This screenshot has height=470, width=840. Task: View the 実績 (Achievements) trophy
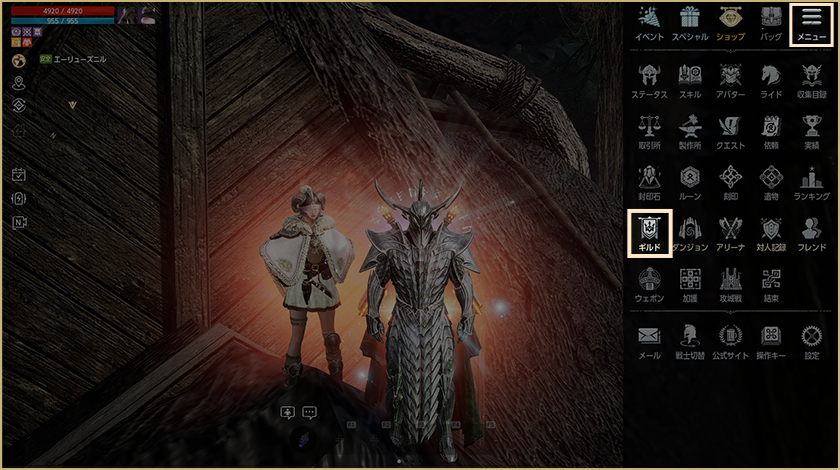point(811,130)
